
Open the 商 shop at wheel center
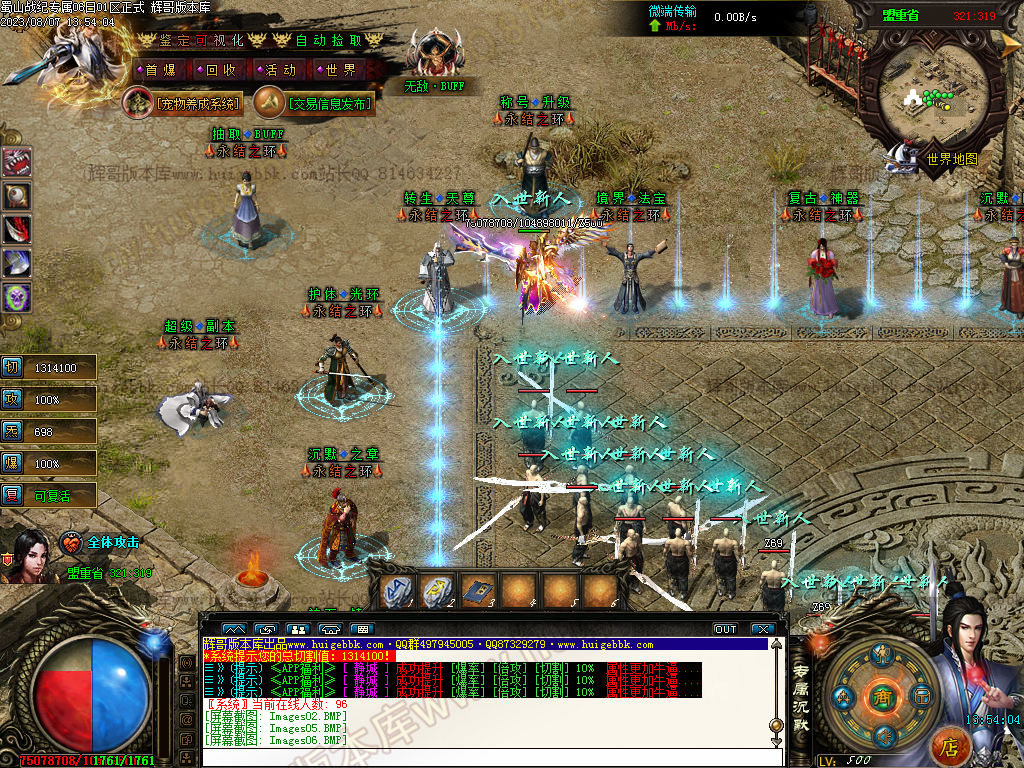pyautogui.click(x=881, y=696)
